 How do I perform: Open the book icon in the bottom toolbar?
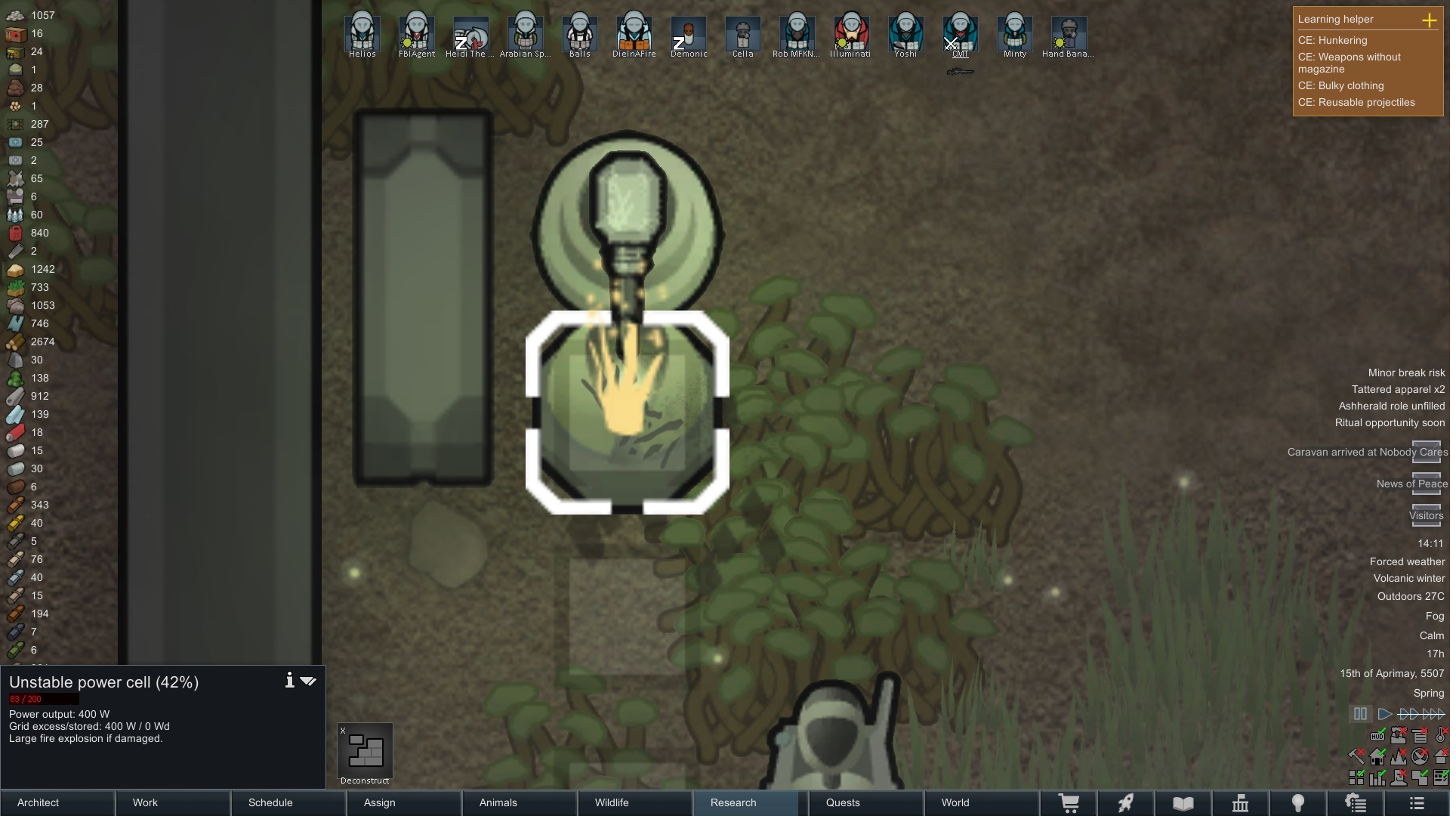tap(1183, 802)
